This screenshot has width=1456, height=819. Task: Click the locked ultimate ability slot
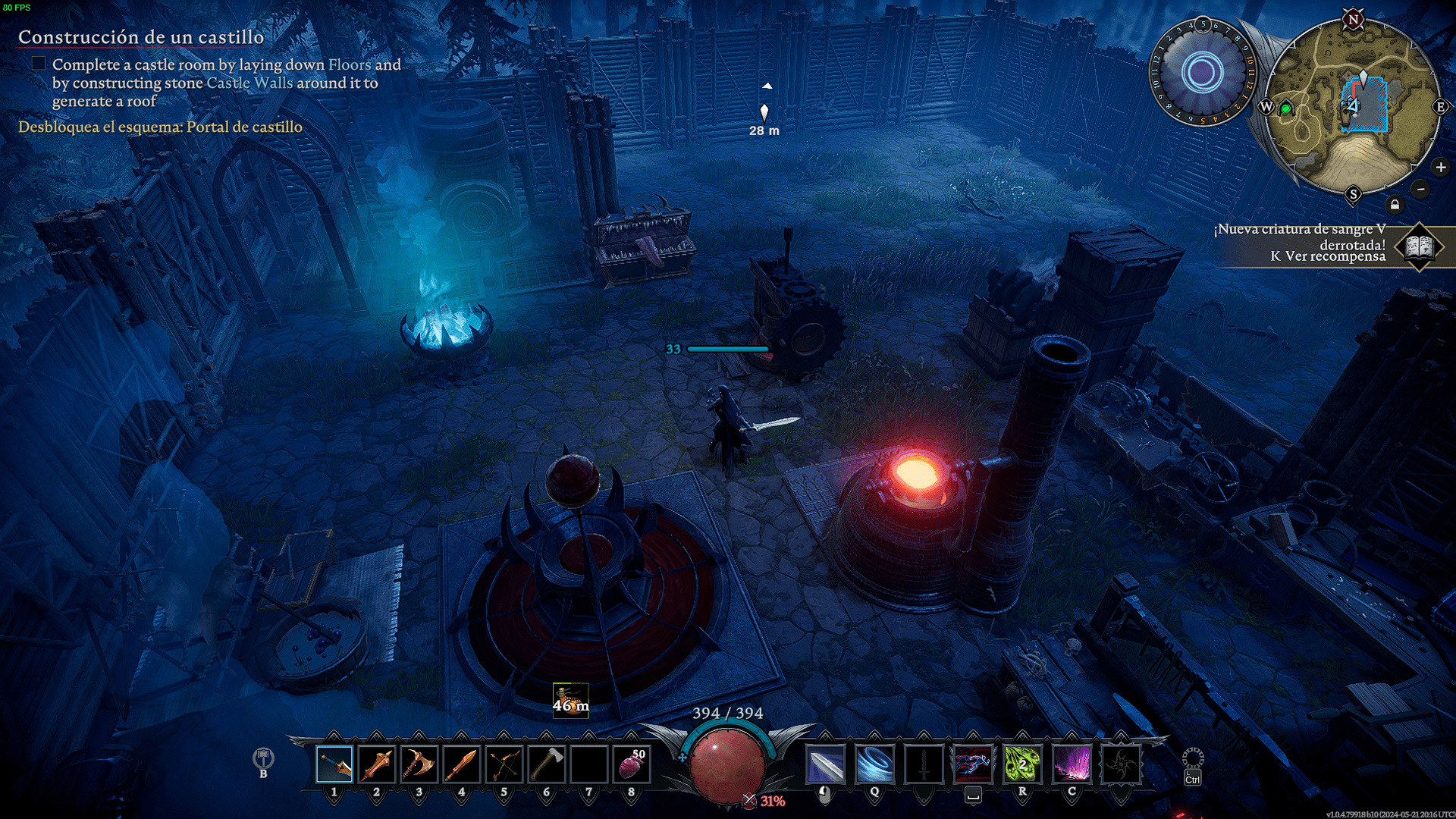(1121, 764)
